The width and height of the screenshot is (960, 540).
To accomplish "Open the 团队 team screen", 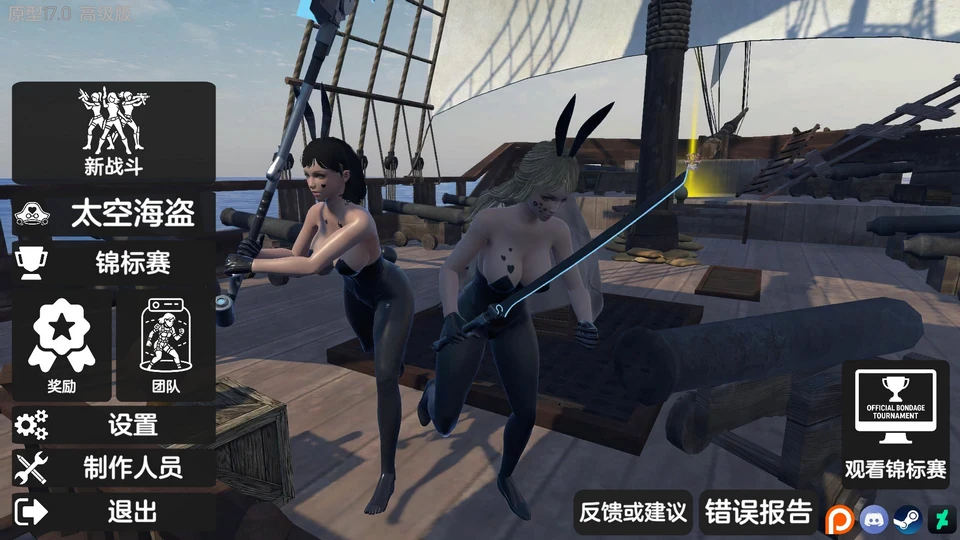I will point(166,346).
